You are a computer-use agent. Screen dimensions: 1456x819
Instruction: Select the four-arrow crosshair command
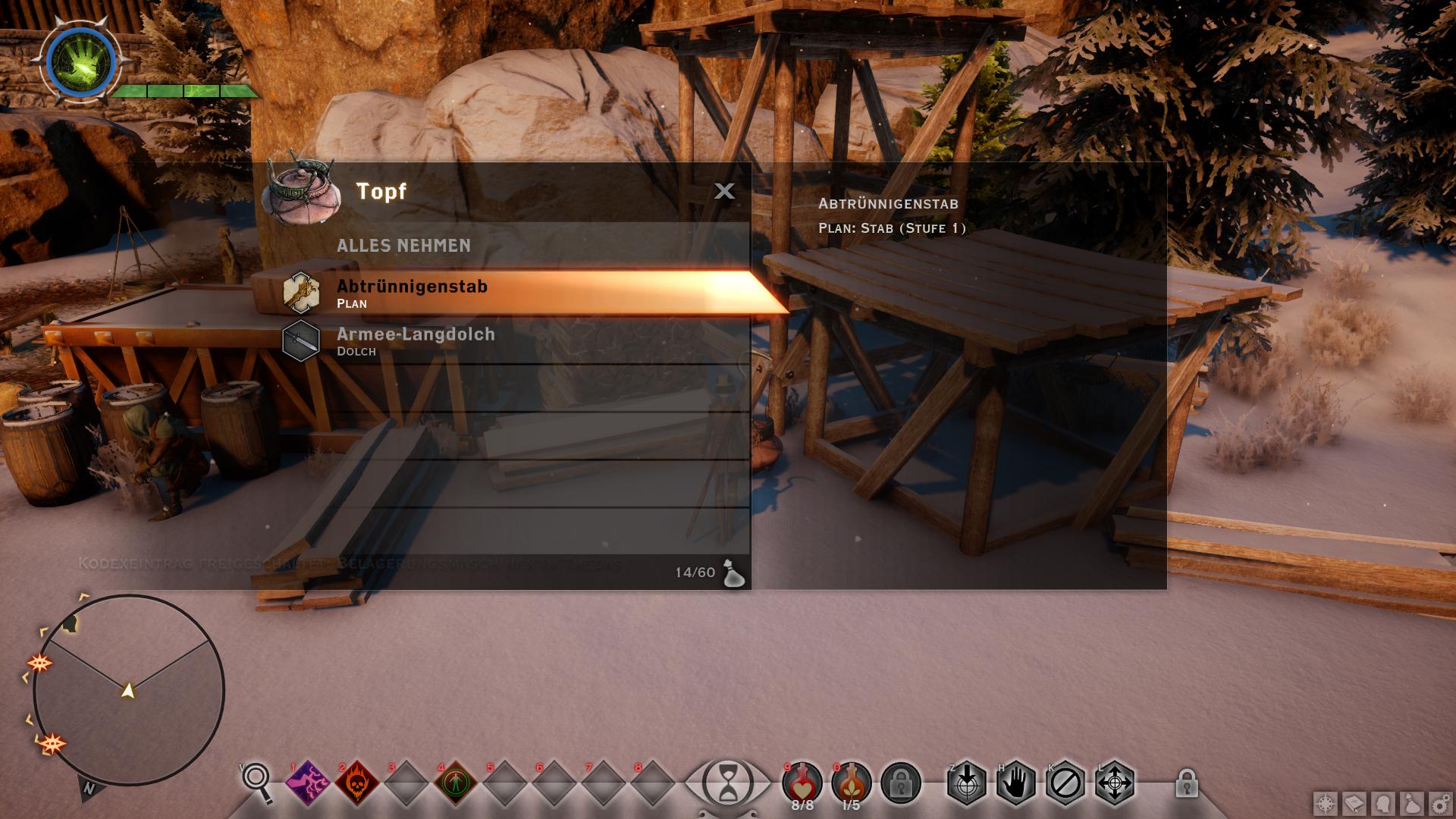tap(1115, 783)
